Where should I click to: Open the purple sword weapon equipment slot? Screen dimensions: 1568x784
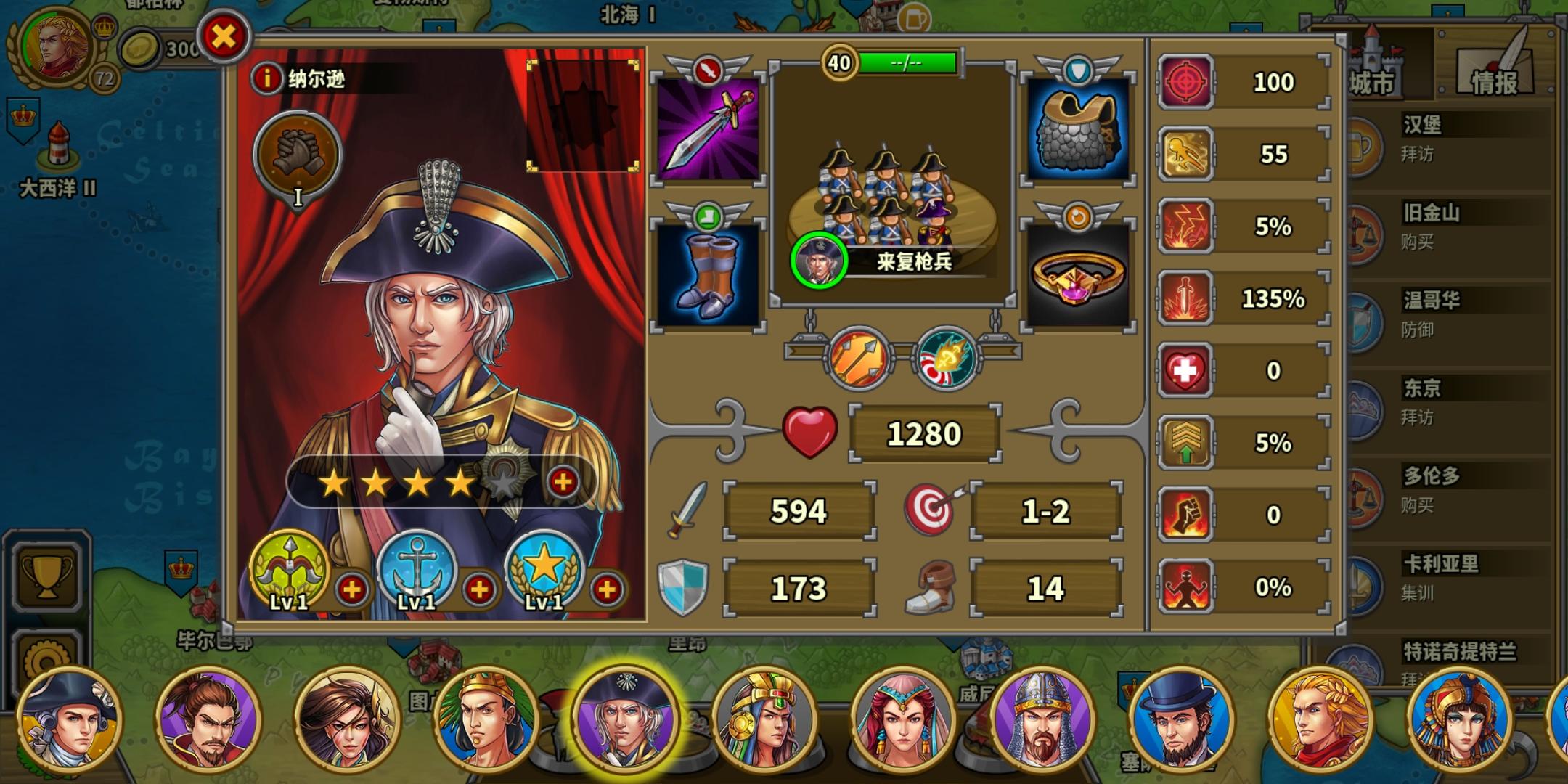pyautogui.click(x=707, y=127)
